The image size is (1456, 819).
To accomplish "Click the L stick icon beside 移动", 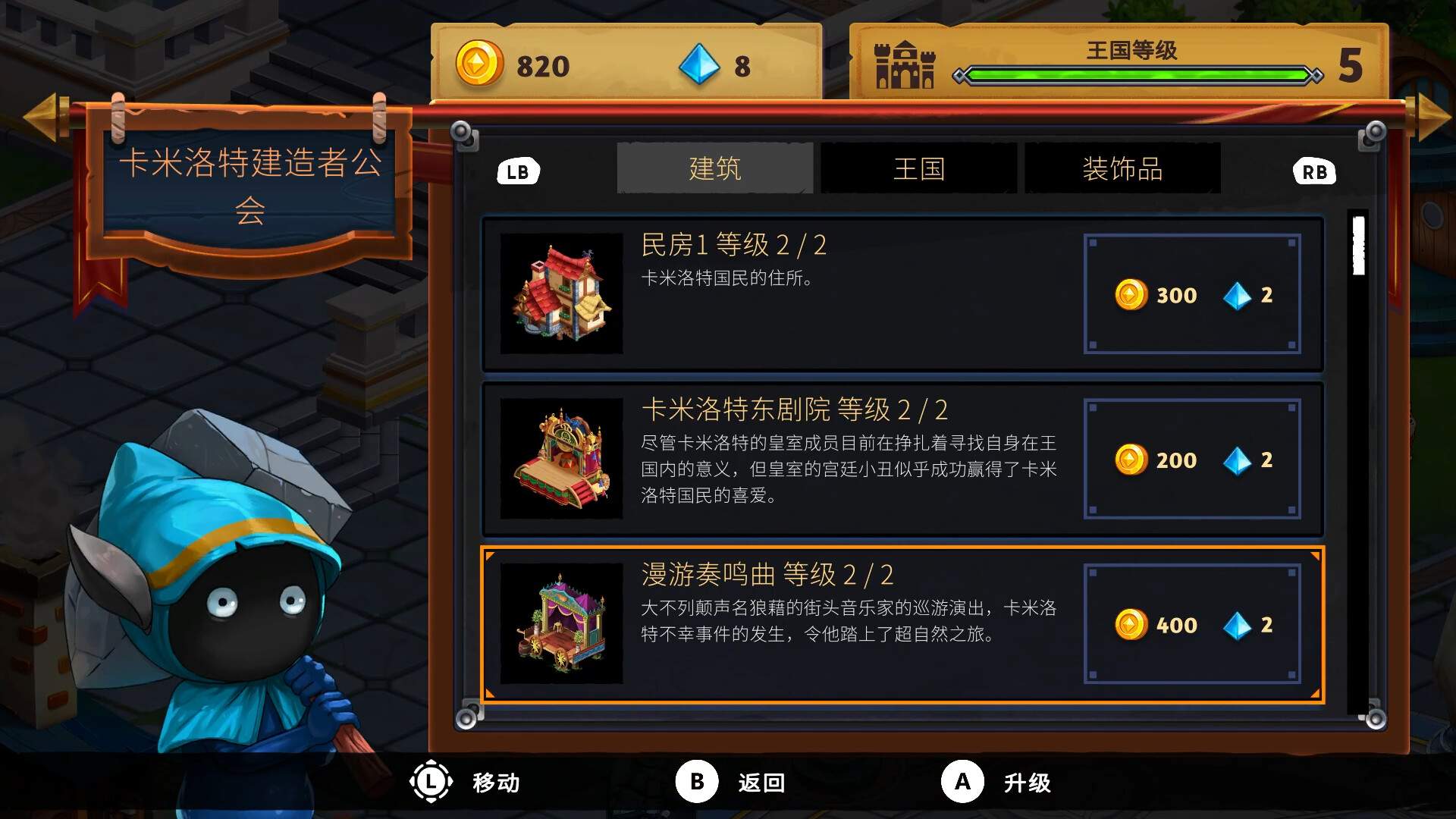I will click(x=429, y=782).
